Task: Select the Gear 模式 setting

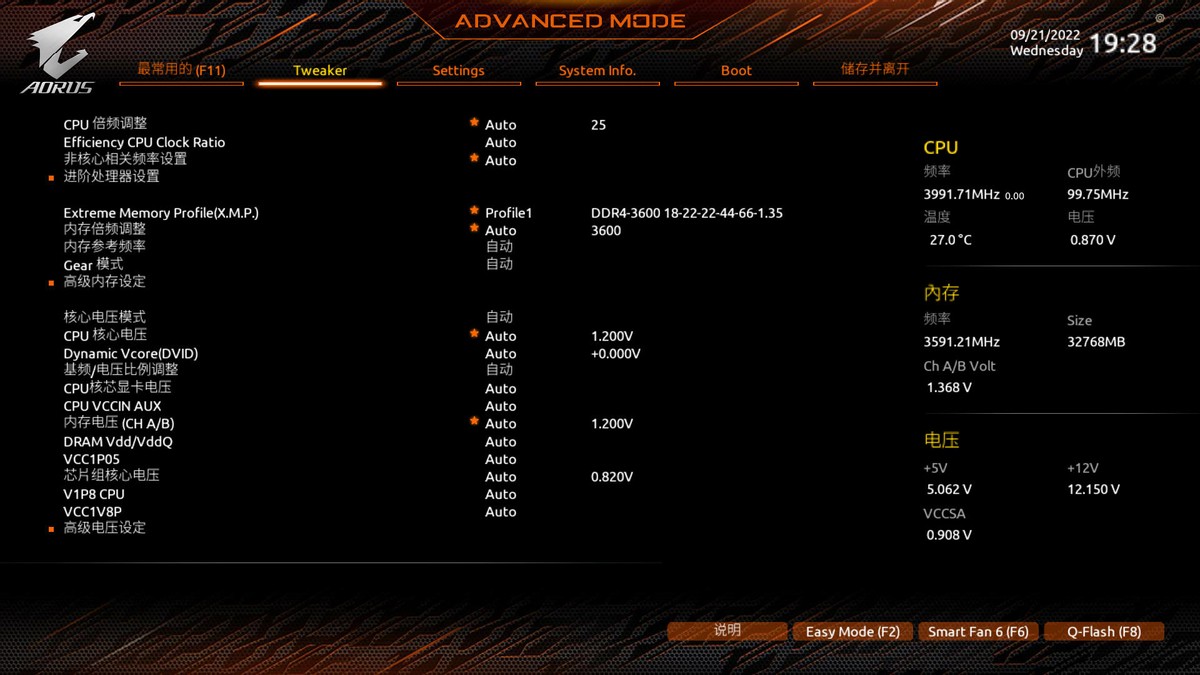Action: click(x=93, y=264)
